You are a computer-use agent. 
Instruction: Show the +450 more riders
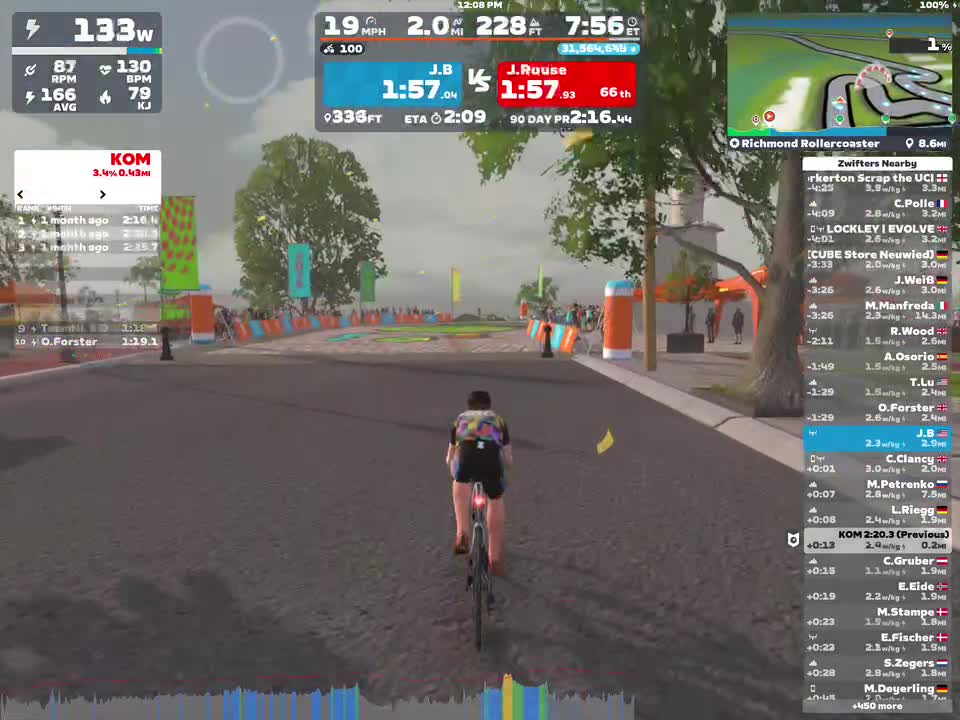click(x=877, y=706)
